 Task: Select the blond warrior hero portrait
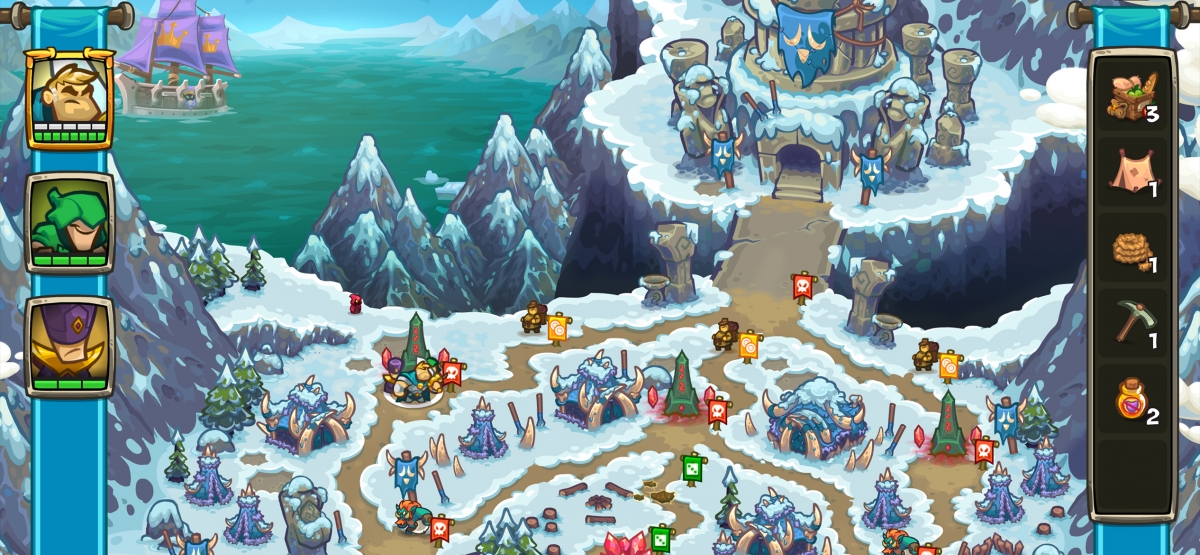point(70,98)
